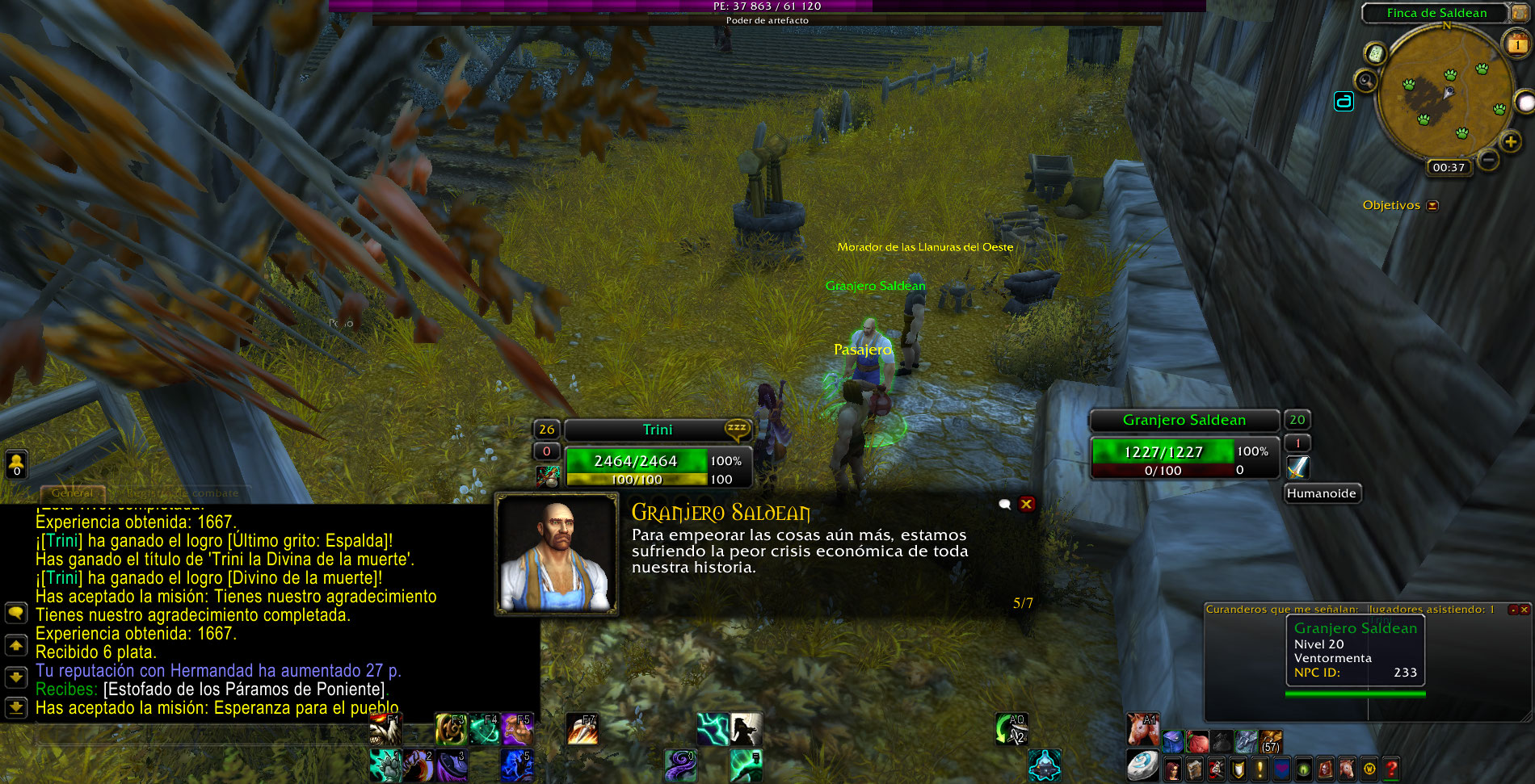The height and width of the screenshot is (784, 1535).
Task: Open the chat speech bubble button
Action: click(16, 613)
